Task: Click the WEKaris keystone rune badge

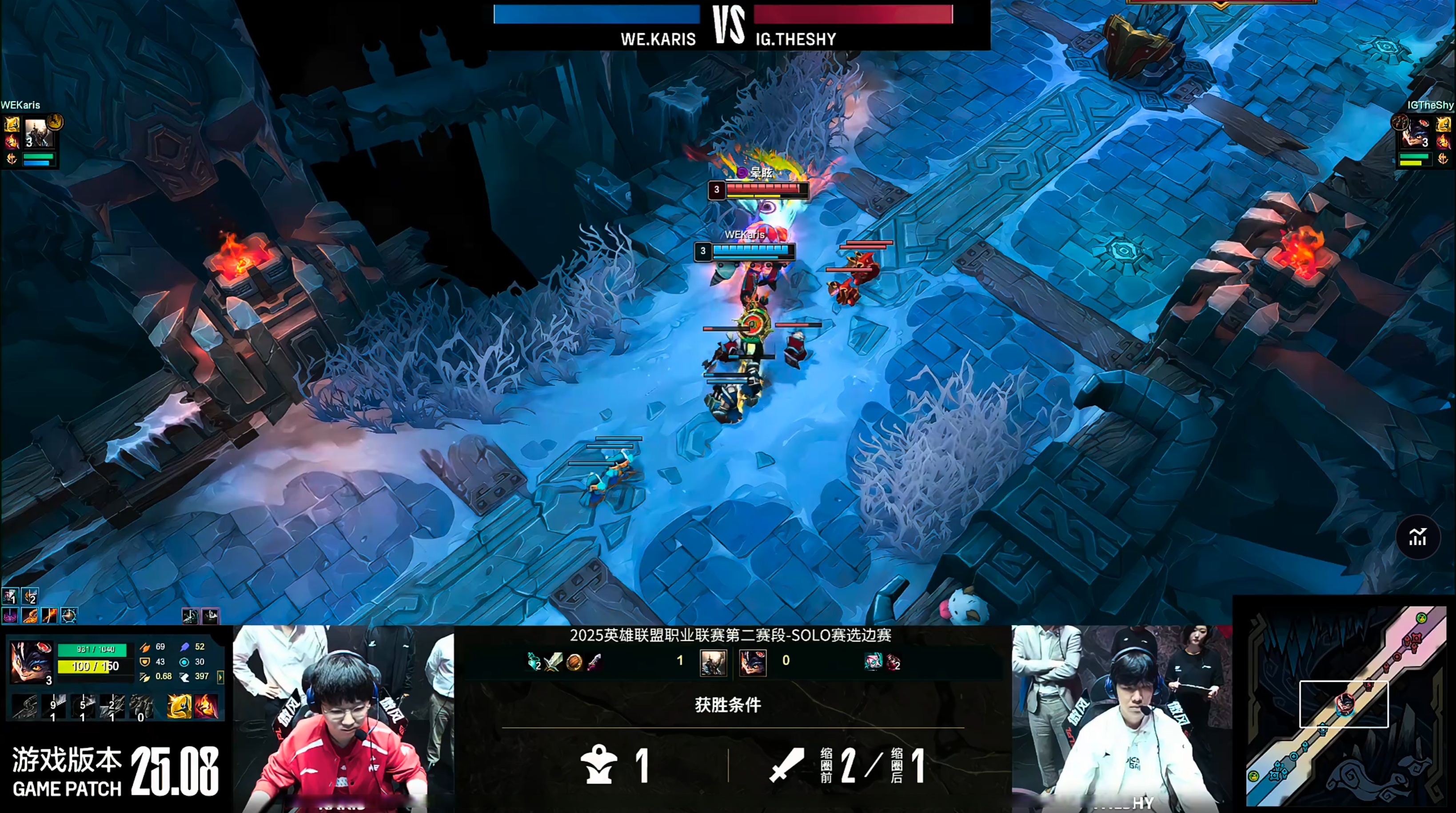Action: (56, 121)
